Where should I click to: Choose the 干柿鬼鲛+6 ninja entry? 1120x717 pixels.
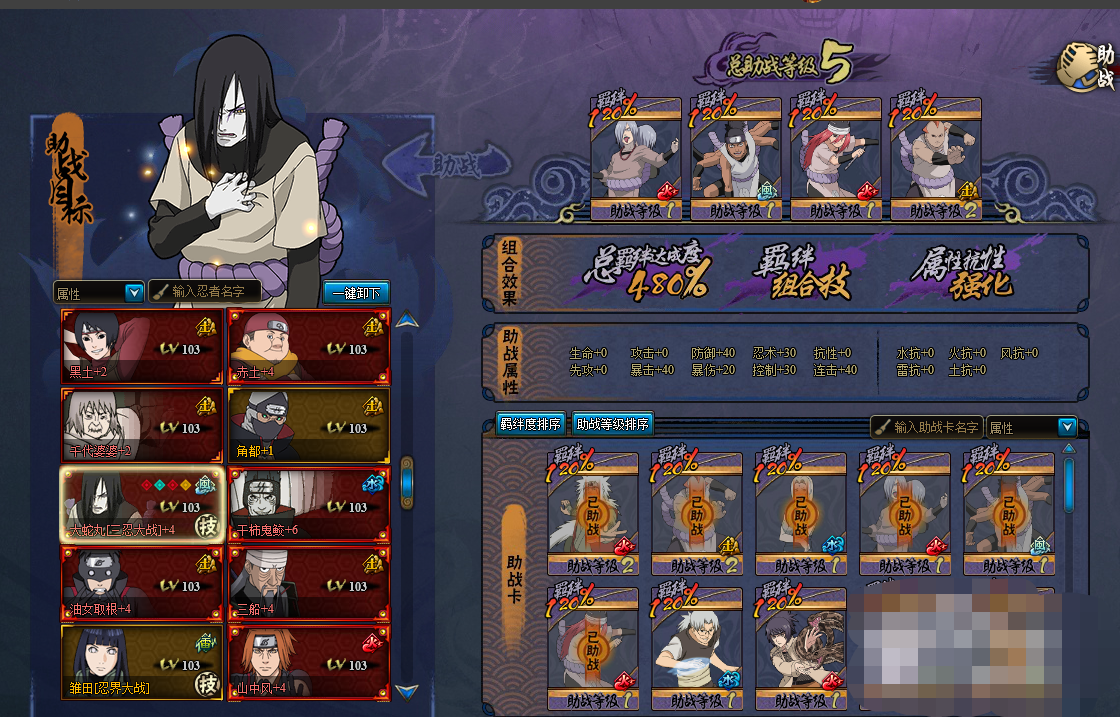pos(308,504)
